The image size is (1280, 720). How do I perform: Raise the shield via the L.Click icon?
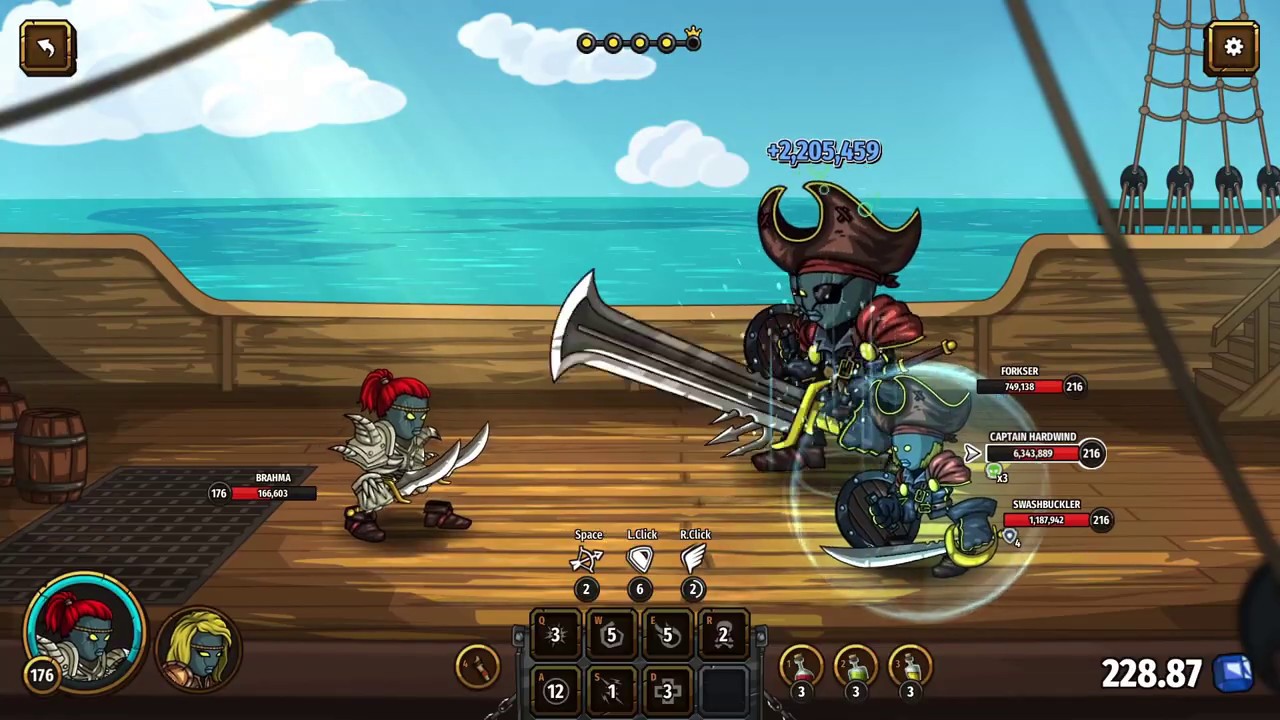point(640,560)
